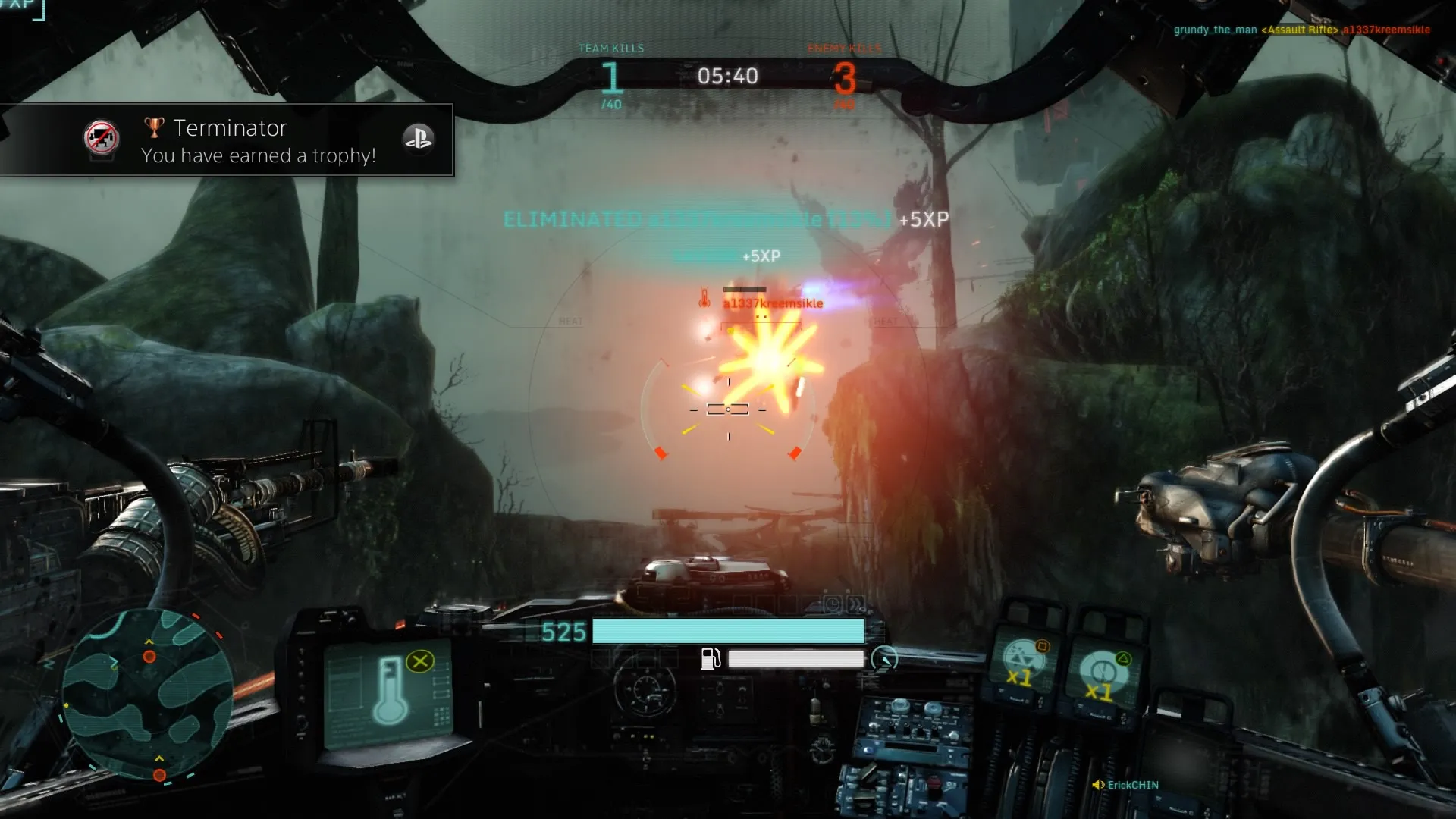Image resolution: width=1456 pixels, height=819 pixels.
Task: Click the Triangle button ability icon labeled x1
Action: 1103,670
